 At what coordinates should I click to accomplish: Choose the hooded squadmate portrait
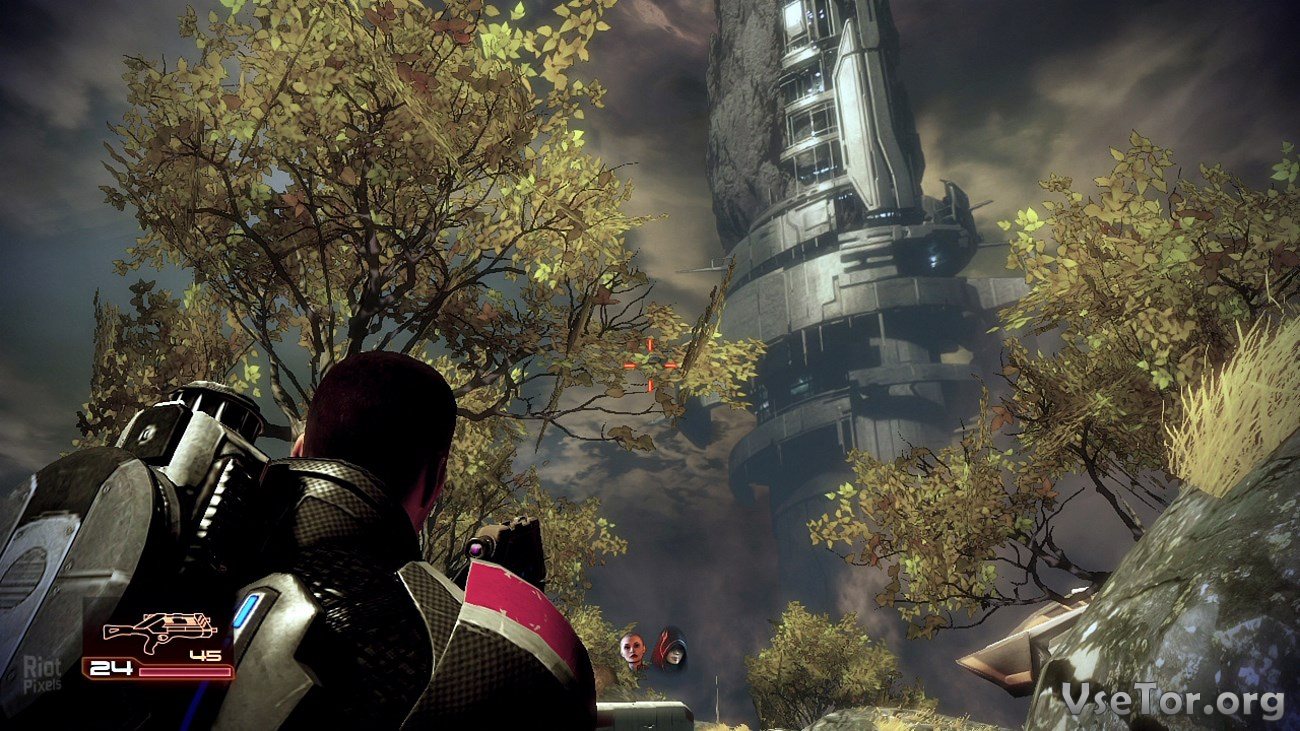[669, 649]
